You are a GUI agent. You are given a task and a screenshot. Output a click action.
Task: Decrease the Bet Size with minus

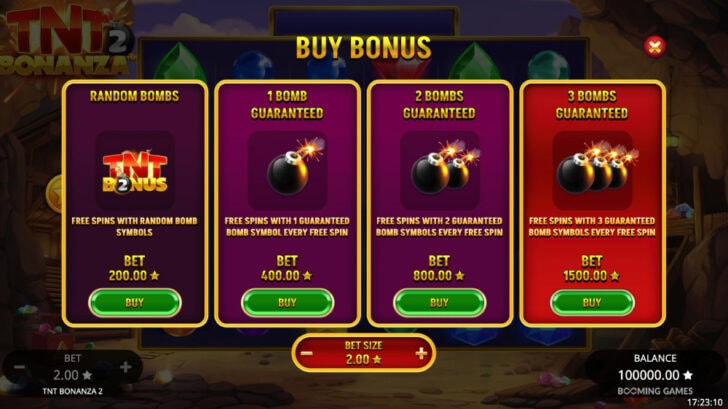[307, 353]
